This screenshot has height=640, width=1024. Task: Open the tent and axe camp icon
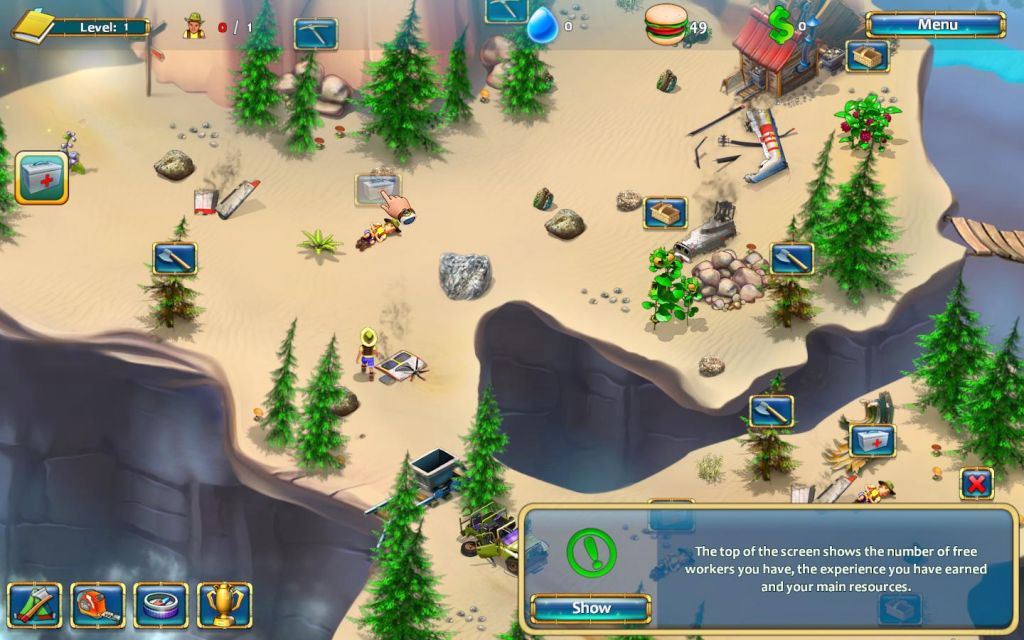coord(34,604)
